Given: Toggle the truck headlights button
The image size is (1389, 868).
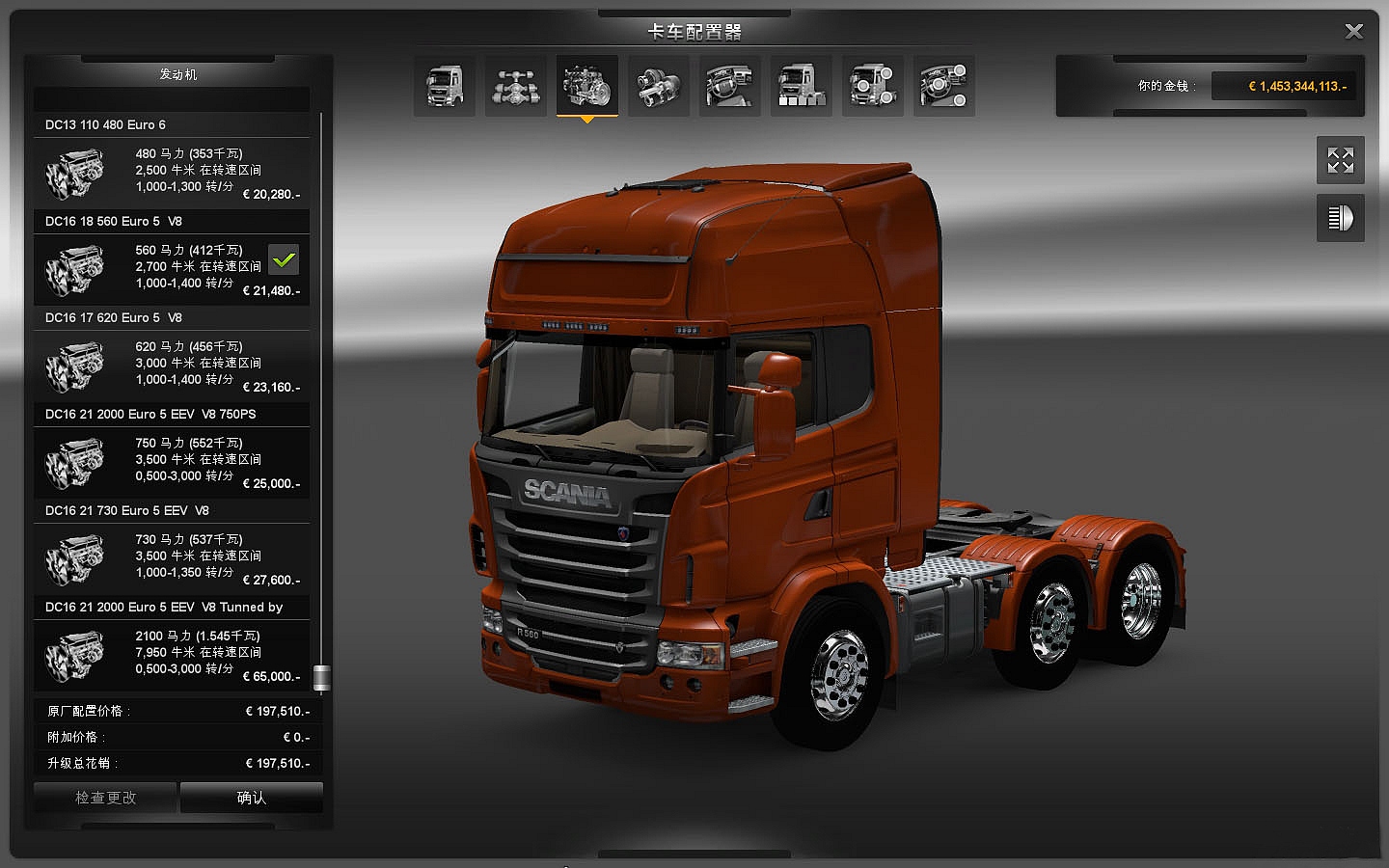Looking at the screenshot, I should [x=1341, y=218].
